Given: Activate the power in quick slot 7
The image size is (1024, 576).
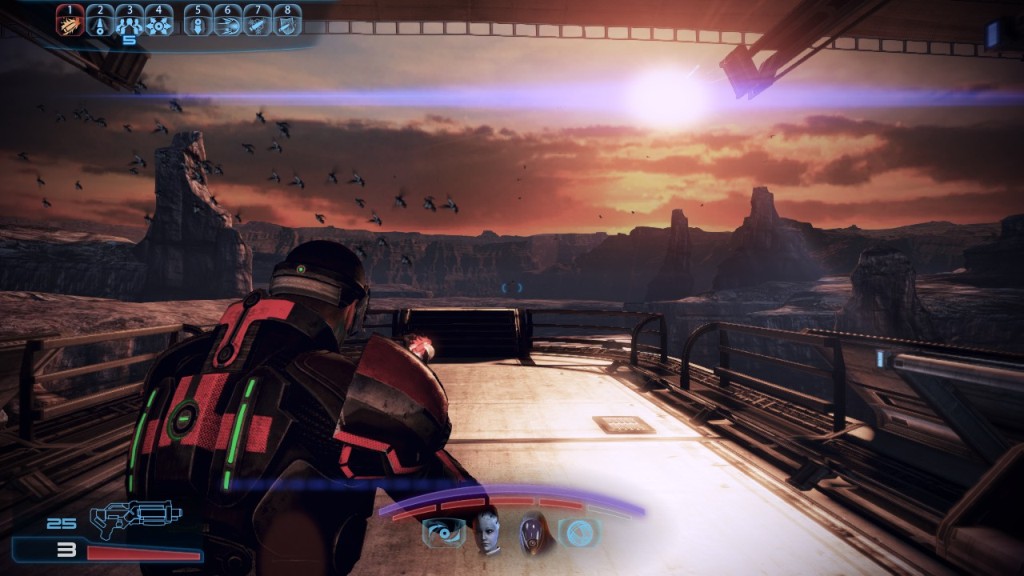Looking at the screenshot, I should click(x=258, y=20).
